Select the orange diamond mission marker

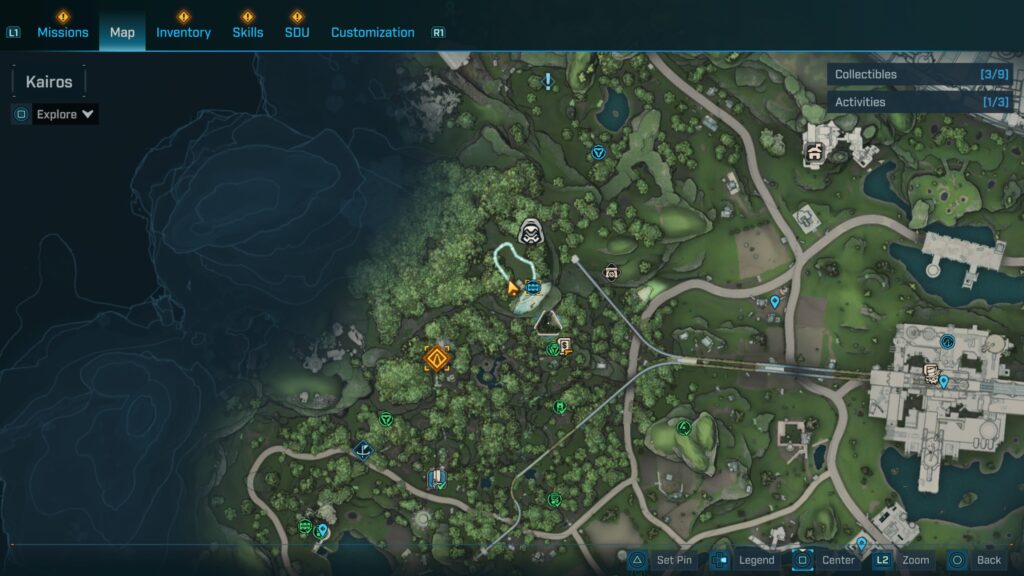pyautogui.click(x=436, y=358)
